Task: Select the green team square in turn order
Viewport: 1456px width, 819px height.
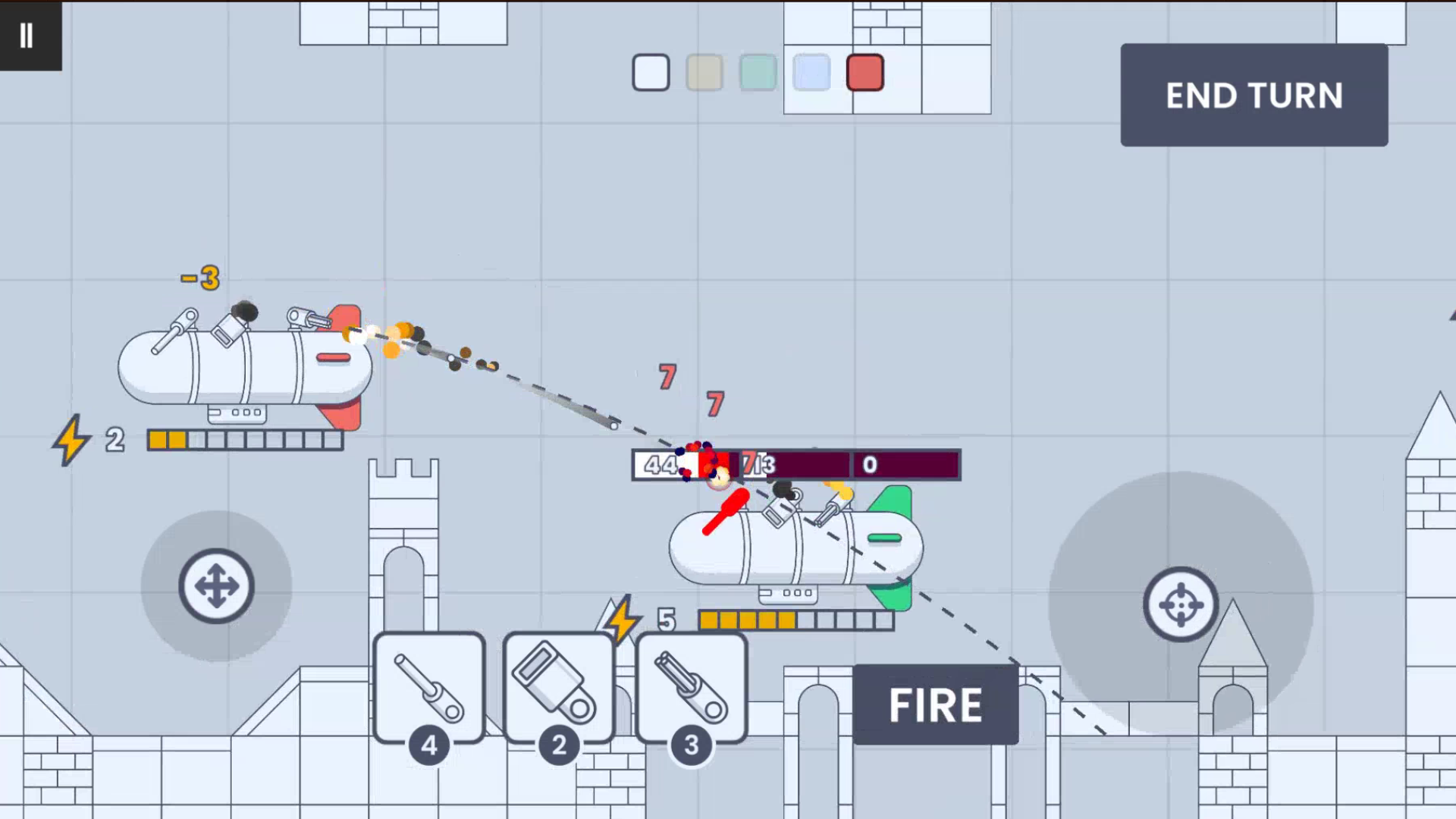Action: click(757, 73)
